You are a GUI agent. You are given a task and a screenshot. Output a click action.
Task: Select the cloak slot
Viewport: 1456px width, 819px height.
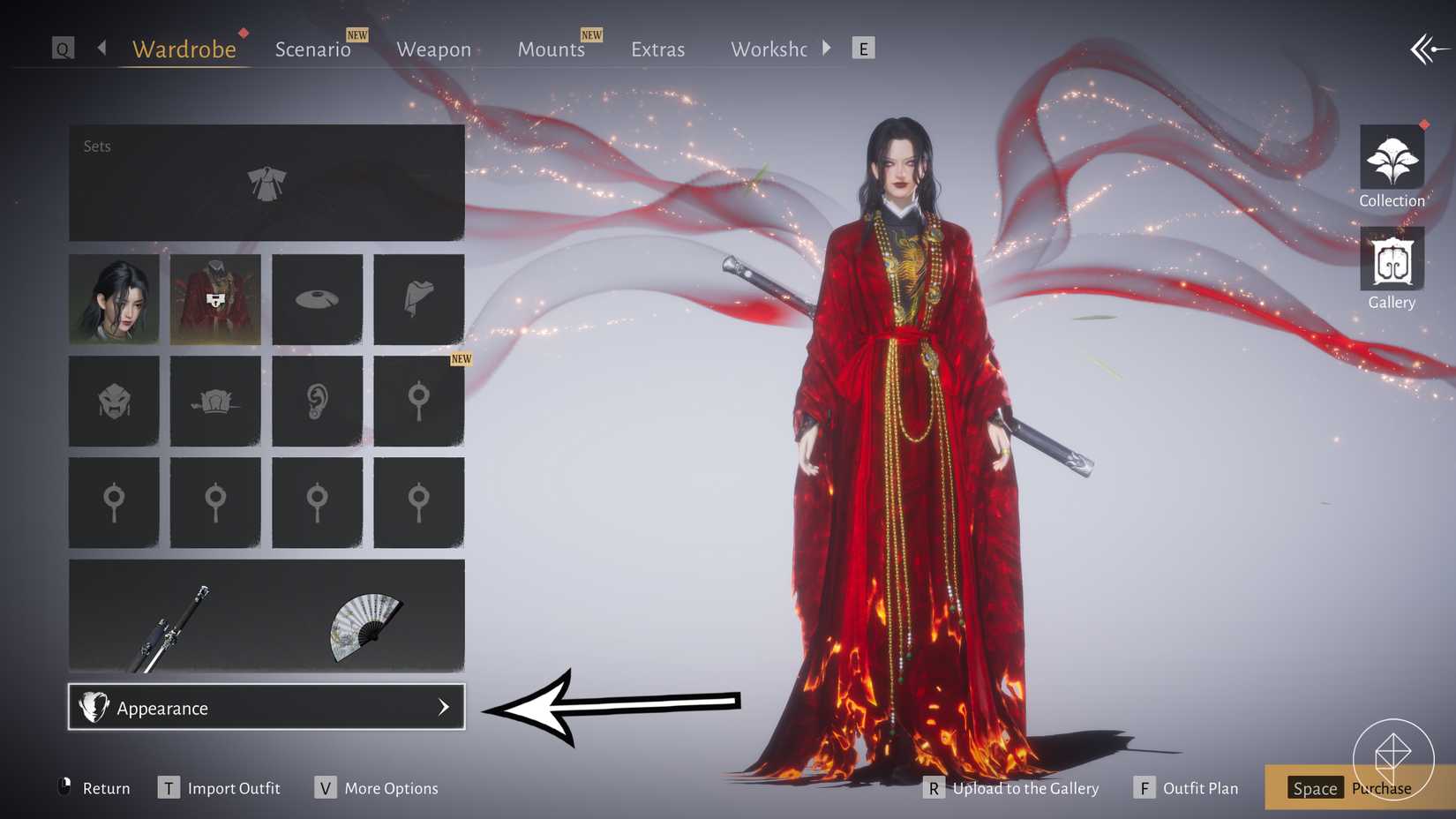pyautogui.click(x=418, y=299)
